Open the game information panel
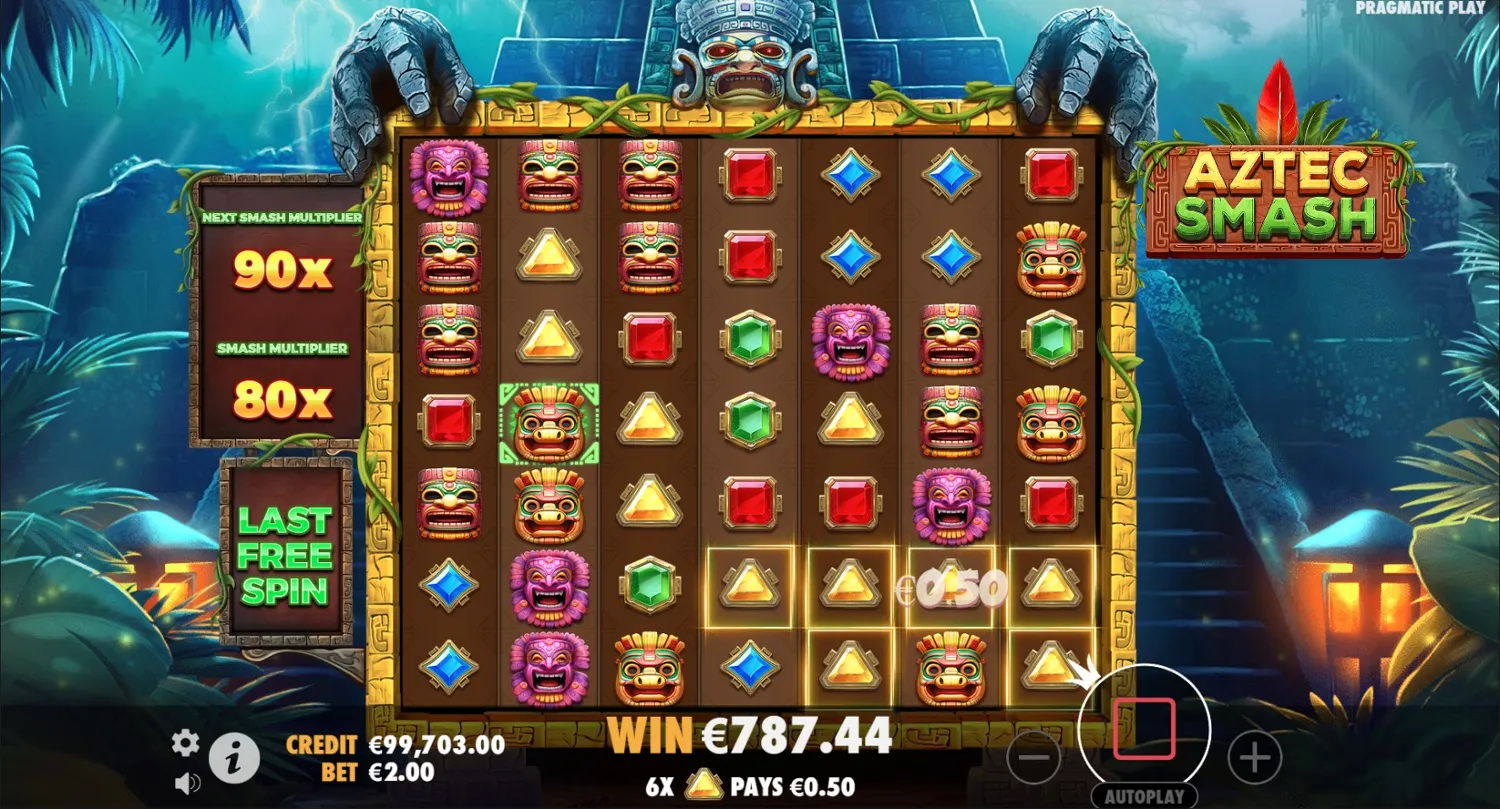This screenshot has width=1500, height=809. tap(232, 758)
